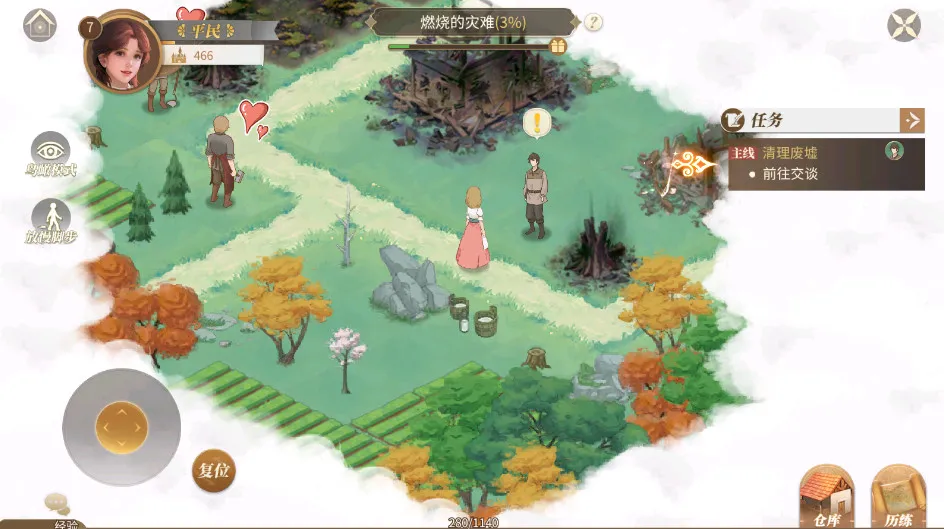
Task: Open the 仓库 warehouse
Action: coord(826,495)
